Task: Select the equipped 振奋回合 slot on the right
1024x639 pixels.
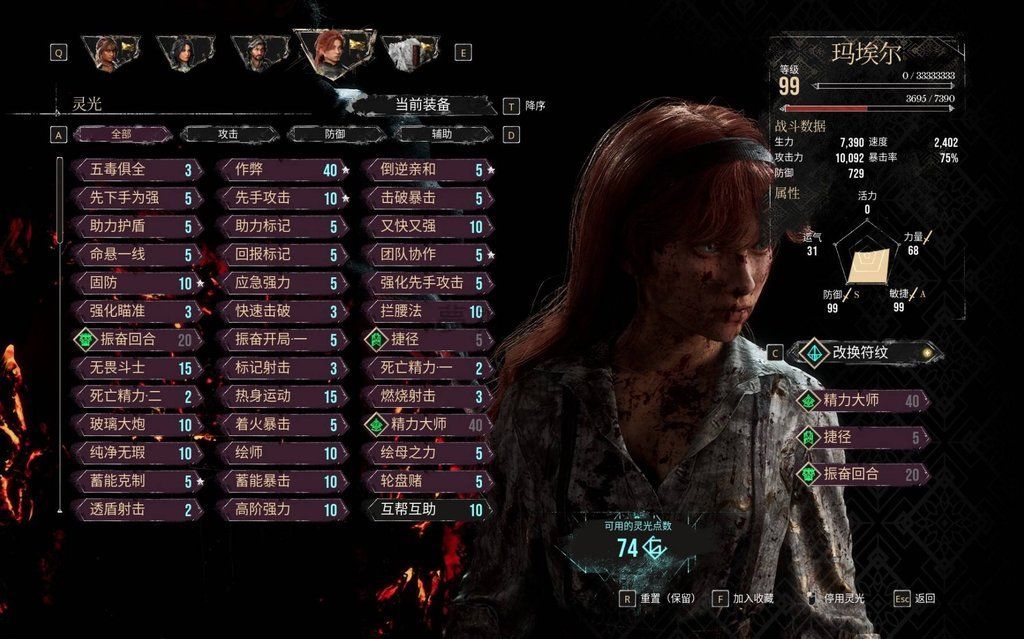Action: click(x=862, y=474)
